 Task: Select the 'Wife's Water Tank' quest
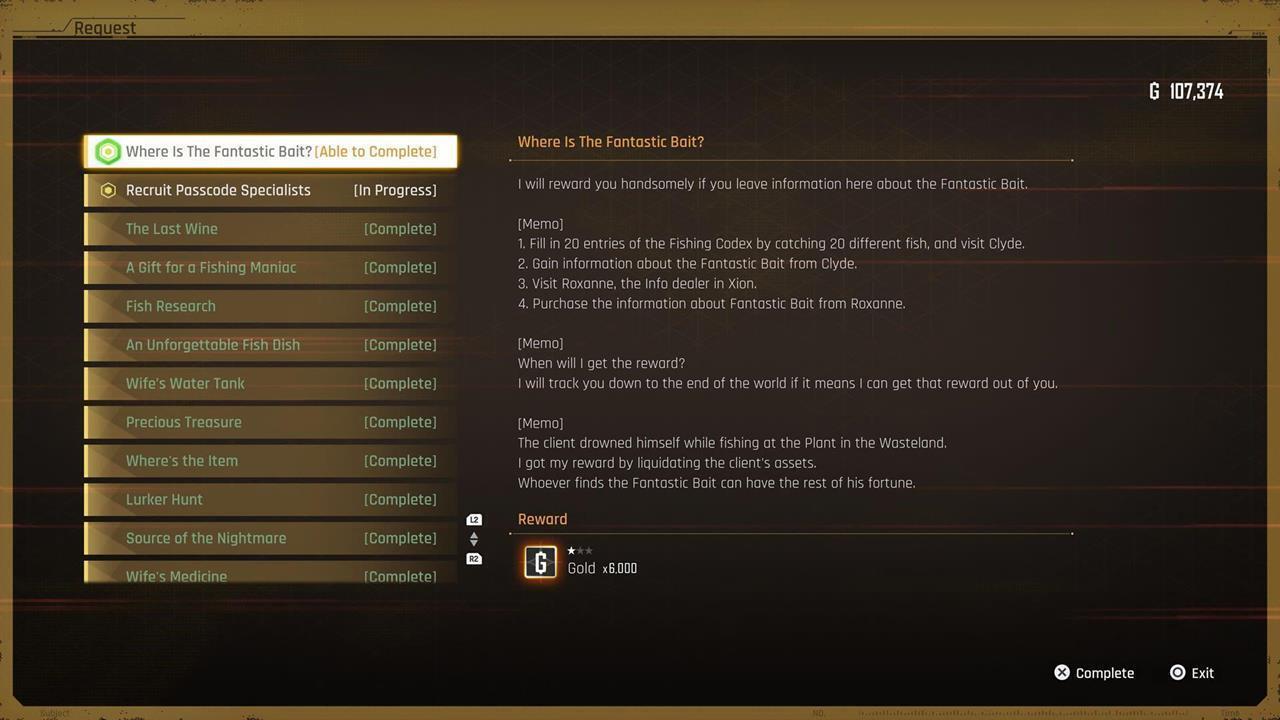[270, 383]
